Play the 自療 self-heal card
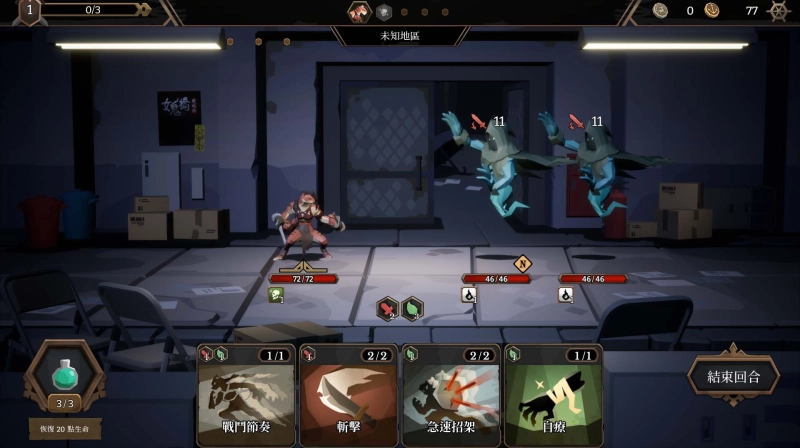The height and width of the screenshot is (448, 800). point(553,395)
